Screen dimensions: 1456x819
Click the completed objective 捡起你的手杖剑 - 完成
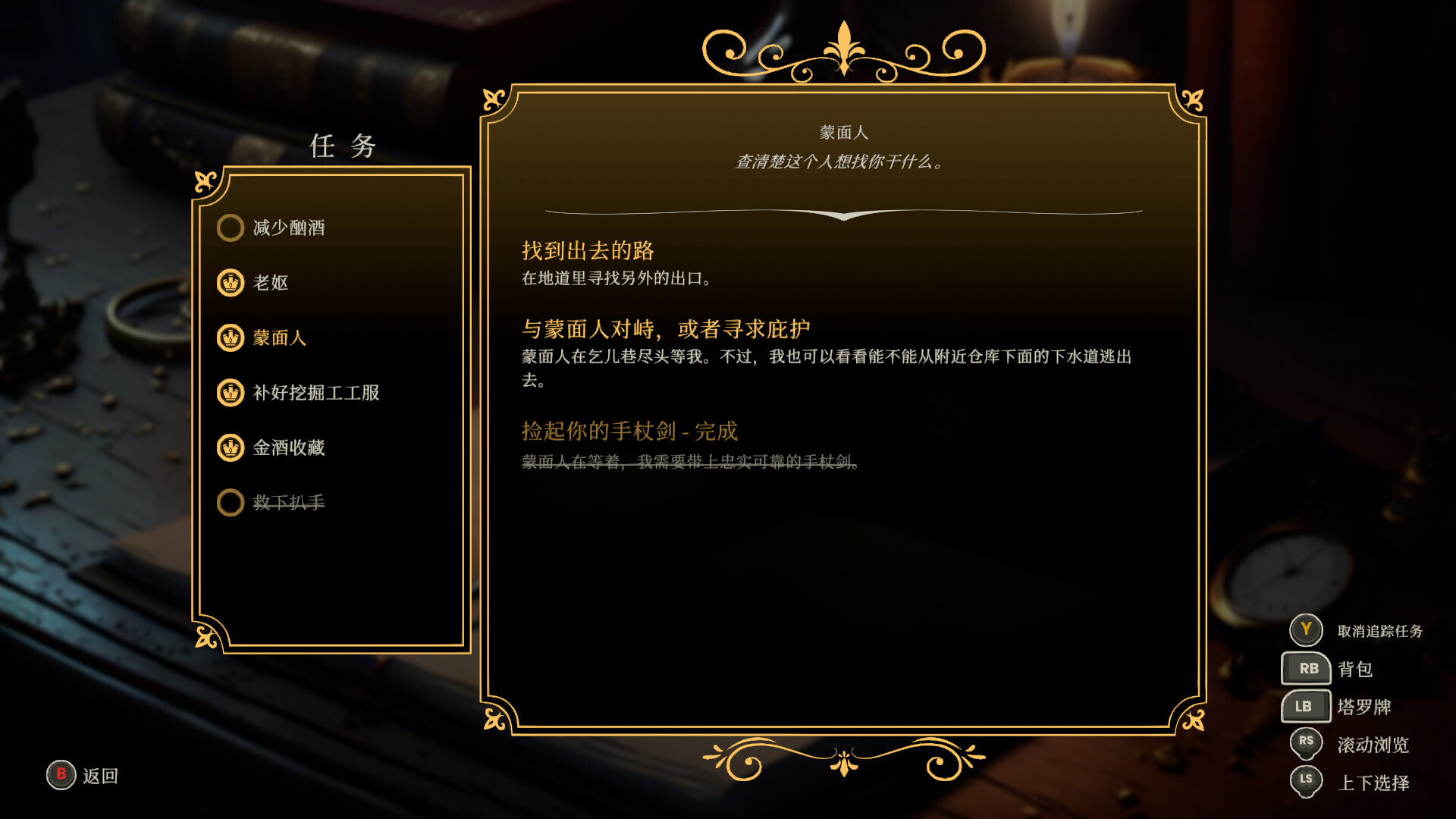(x=629, y=431)
